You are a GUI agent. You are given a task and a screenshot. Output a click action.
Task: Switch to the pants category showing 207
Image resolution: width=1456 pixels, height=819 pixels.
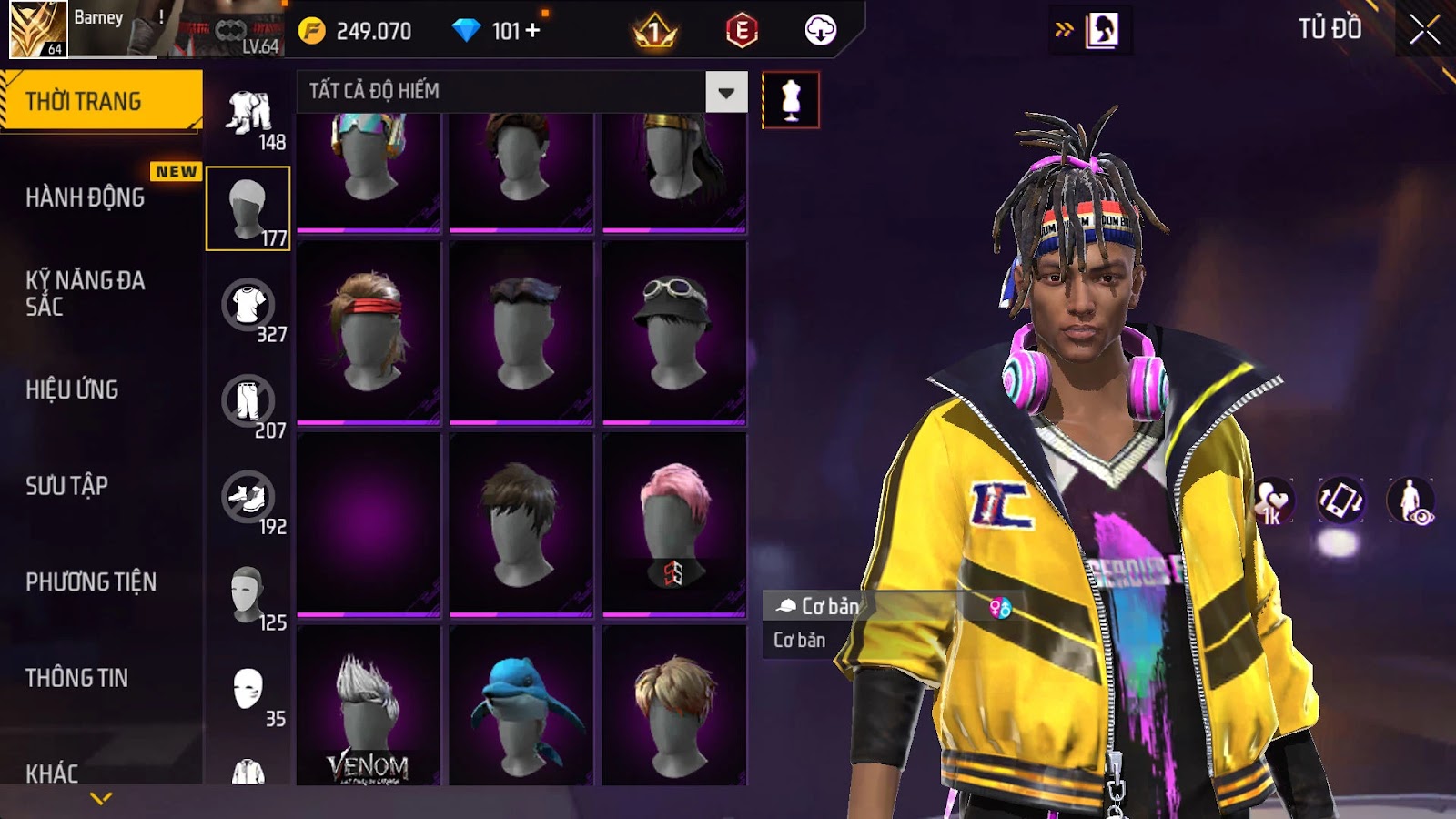click(248, 401)
